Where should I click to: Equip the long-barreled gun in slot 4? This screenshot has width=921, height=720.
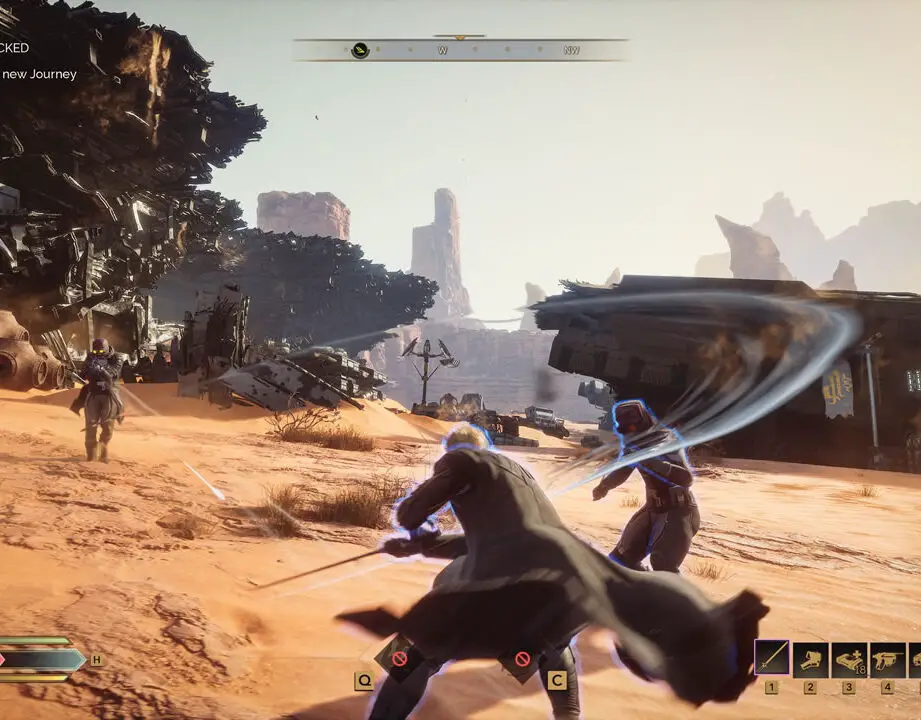tap(887, 659)
